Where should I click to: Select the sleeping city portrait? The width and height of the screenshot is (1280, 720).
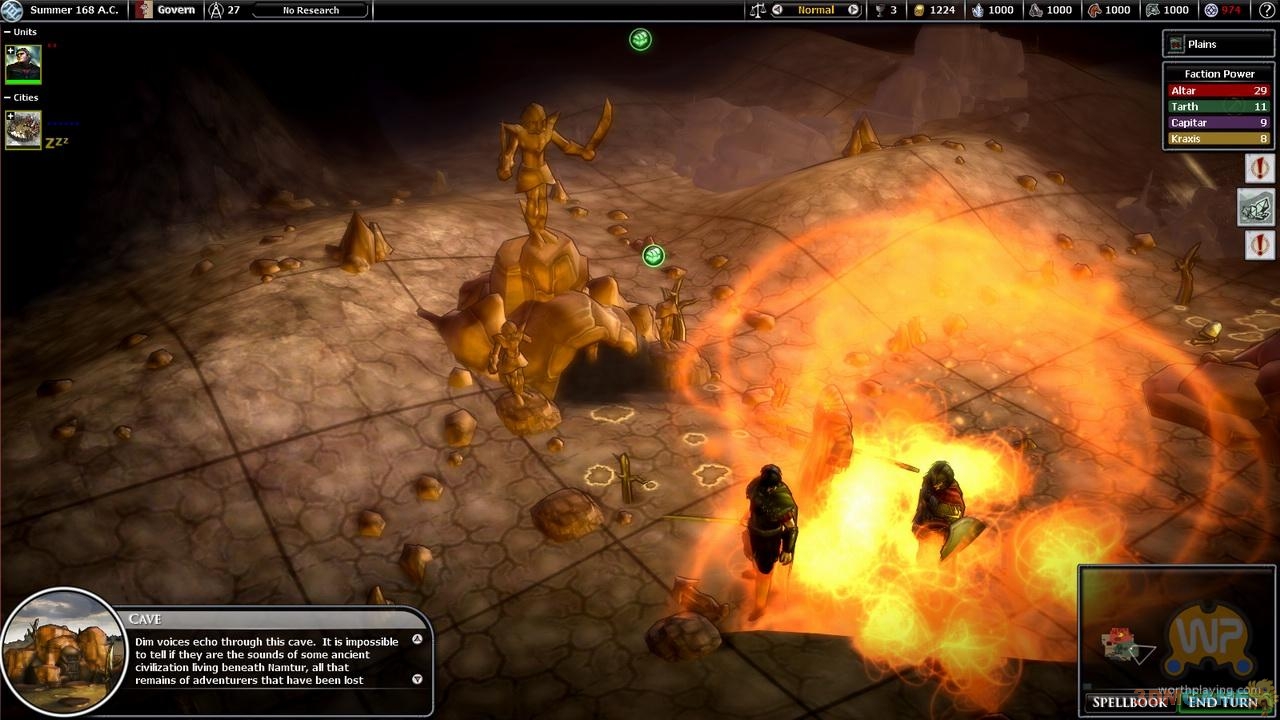pos(23,130)
